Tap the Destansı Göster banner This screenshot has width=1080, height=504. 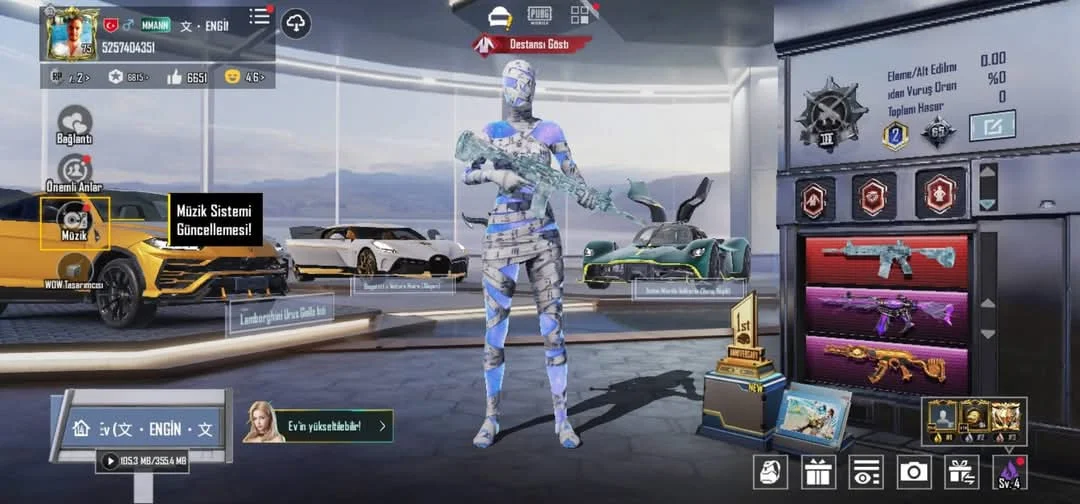[534, 45]
